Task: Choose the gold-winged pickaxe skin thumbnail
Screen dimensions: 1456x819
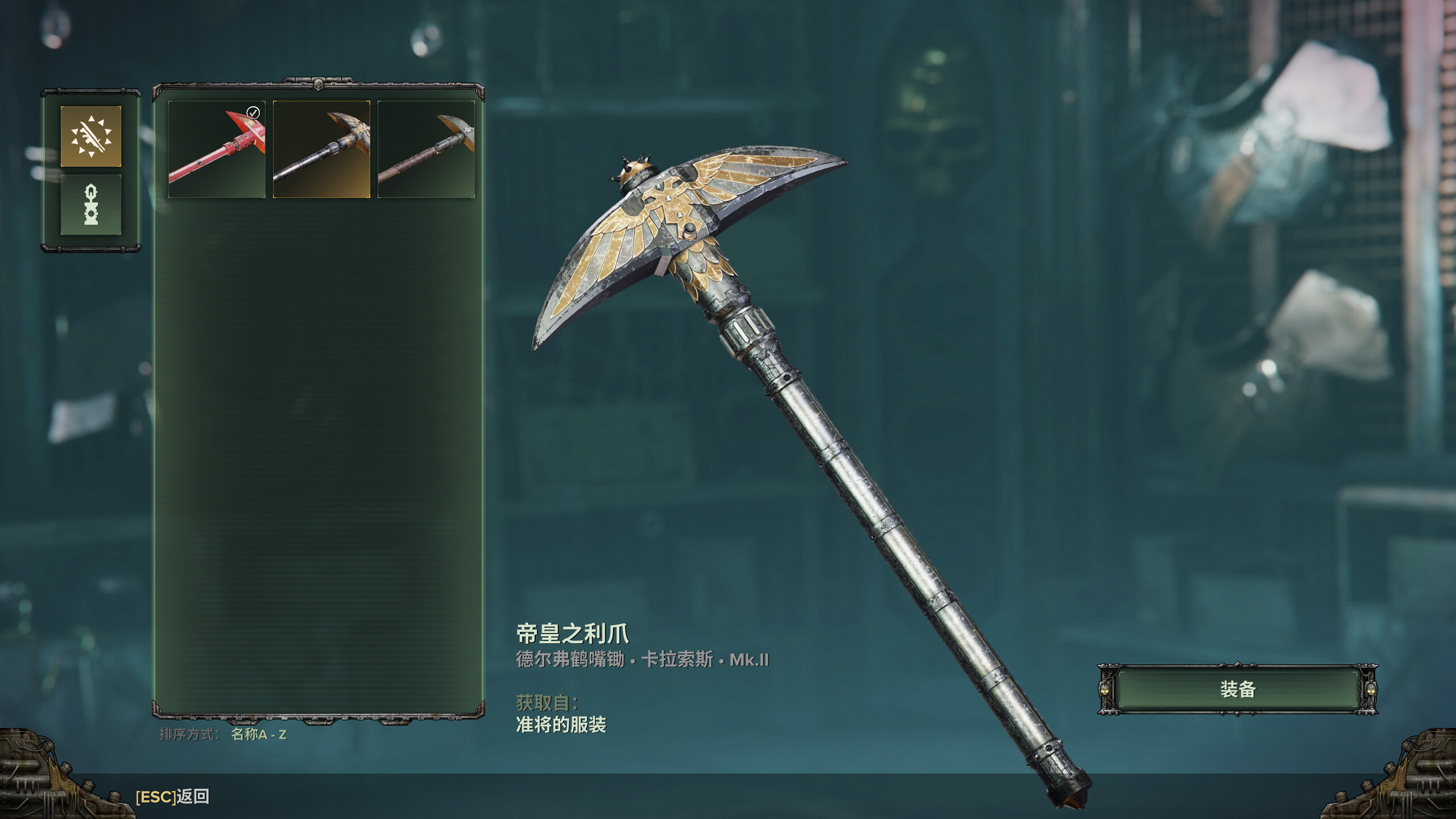Action: [321, 149]
